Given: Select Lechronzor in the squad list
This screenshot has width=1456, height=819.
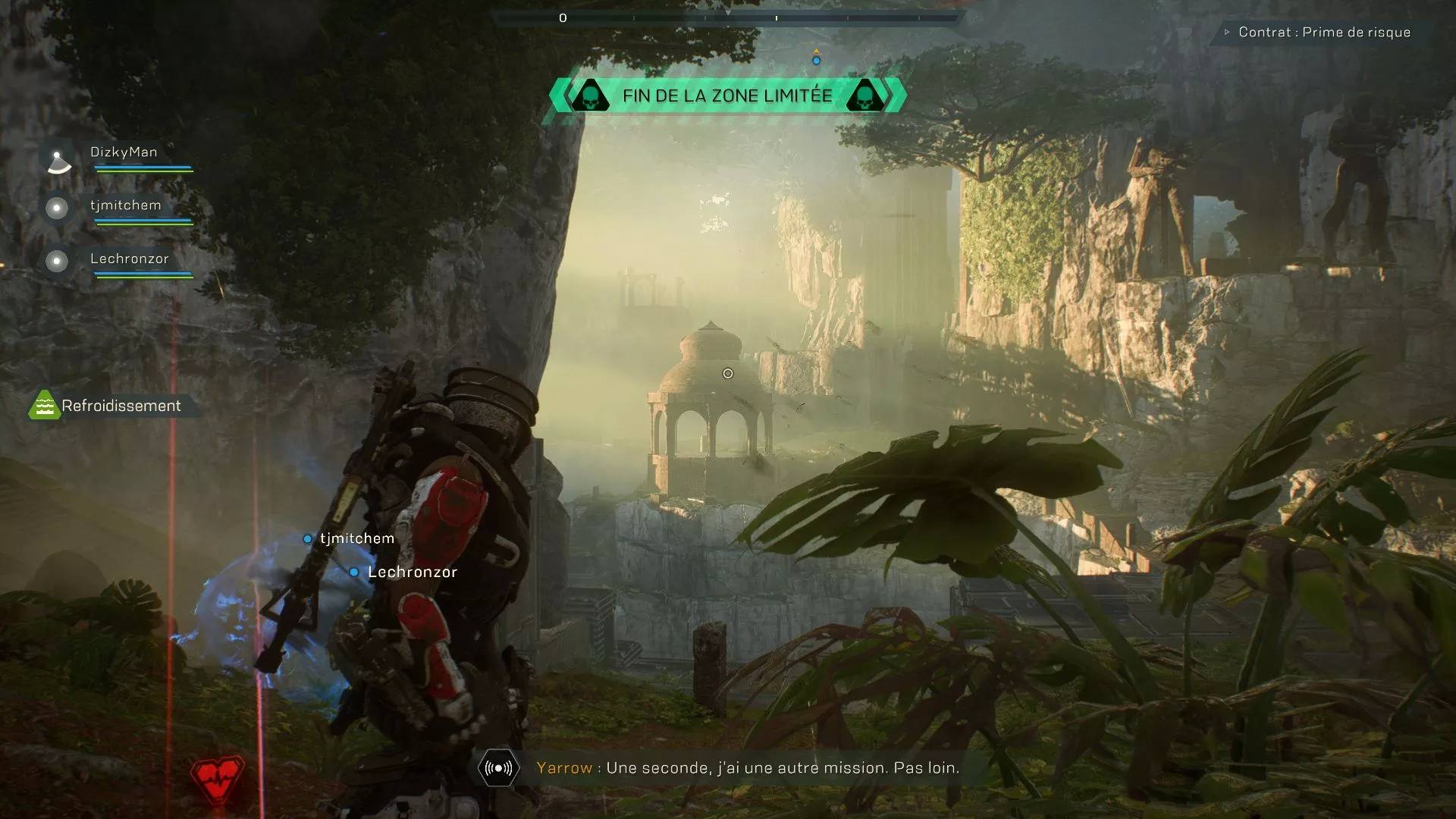Looking at the screenshot, I should point(129,259).
